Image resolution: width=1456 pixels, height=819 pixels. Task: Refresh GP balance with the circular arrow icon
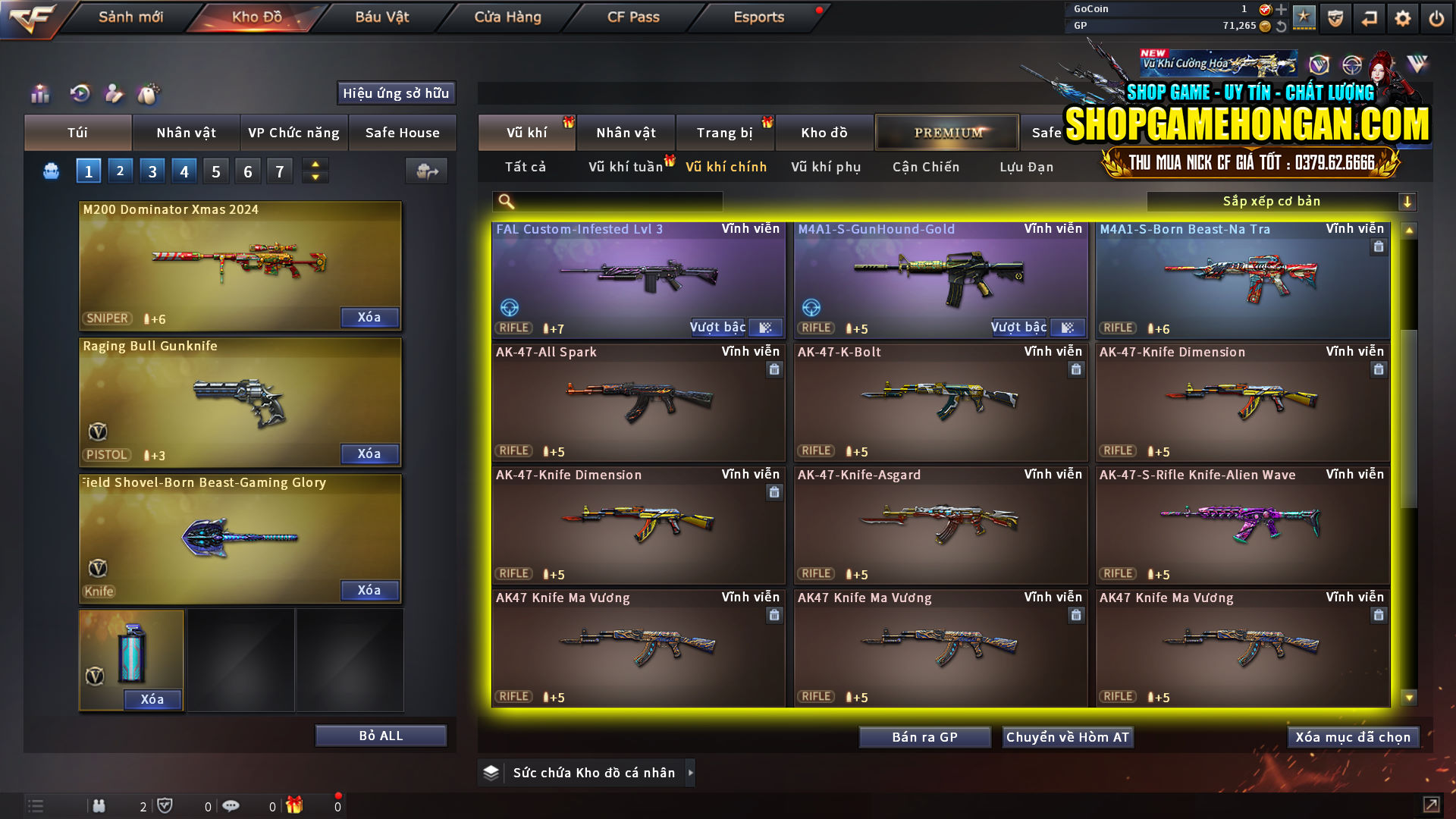coord(1281,25)
